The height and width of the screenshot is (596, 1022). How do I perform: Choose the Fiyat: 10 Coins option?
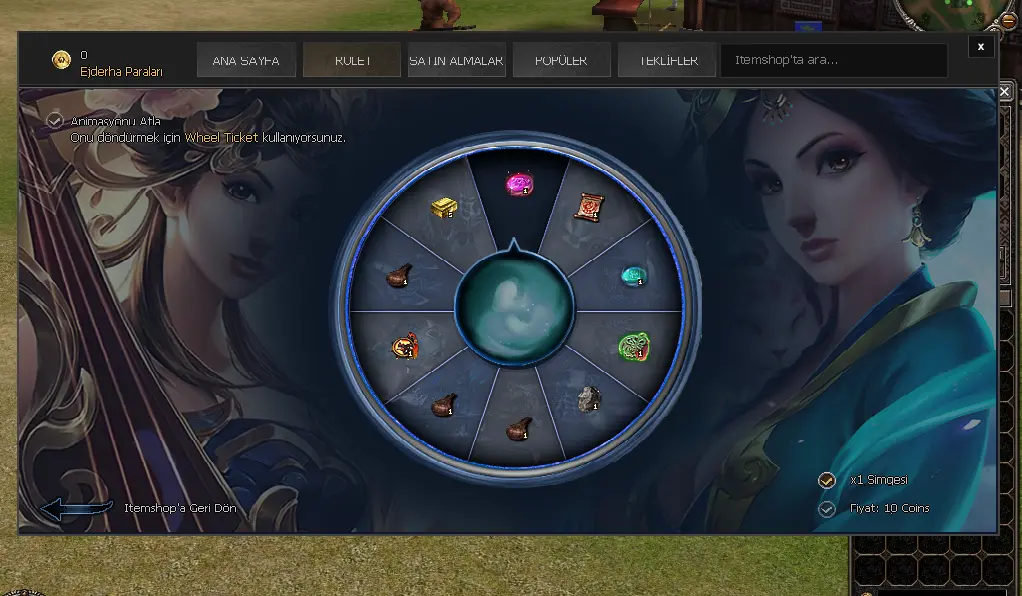point(827,509)
